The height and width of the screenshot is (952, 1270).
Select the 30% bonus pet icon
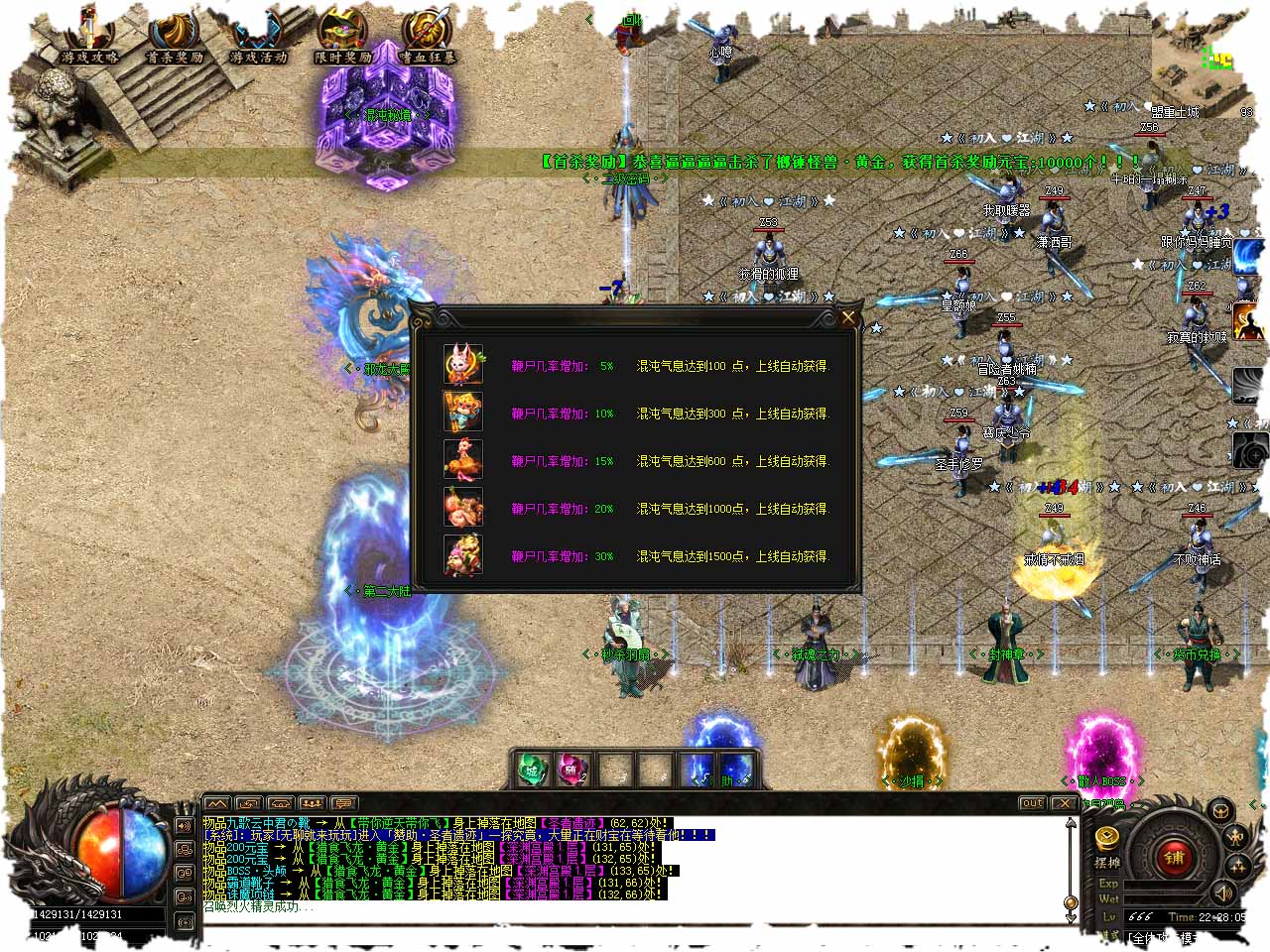[462, 555]
